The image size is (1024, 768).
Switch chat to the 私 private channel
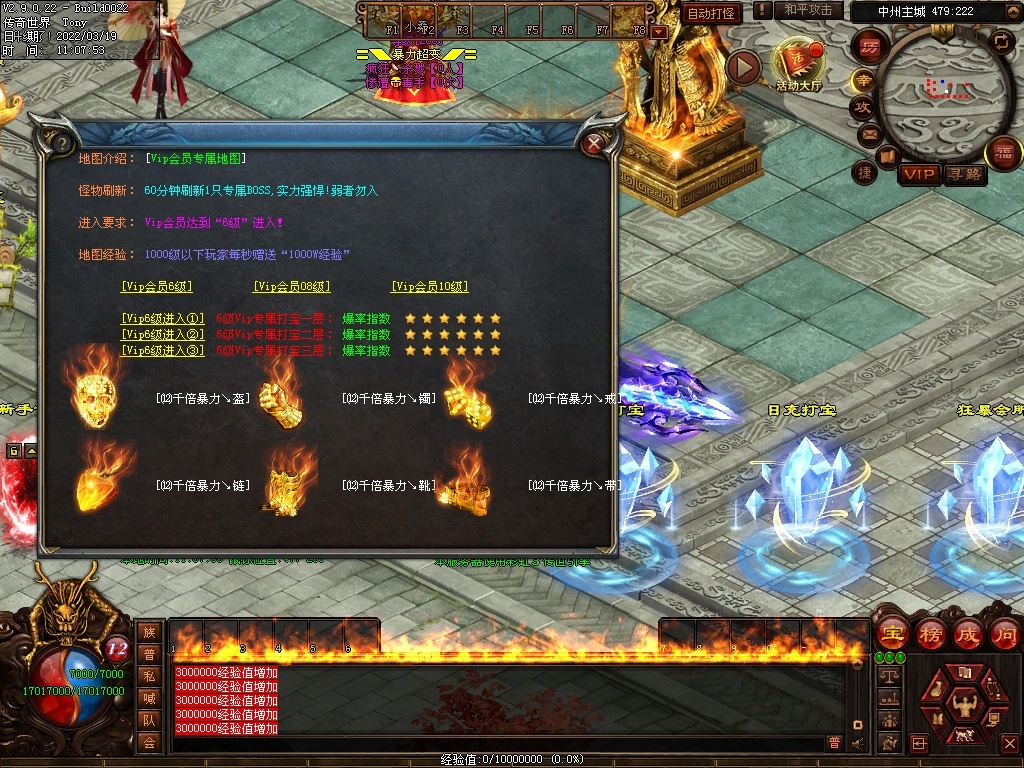pyautogui.click(x=149, y=676)
